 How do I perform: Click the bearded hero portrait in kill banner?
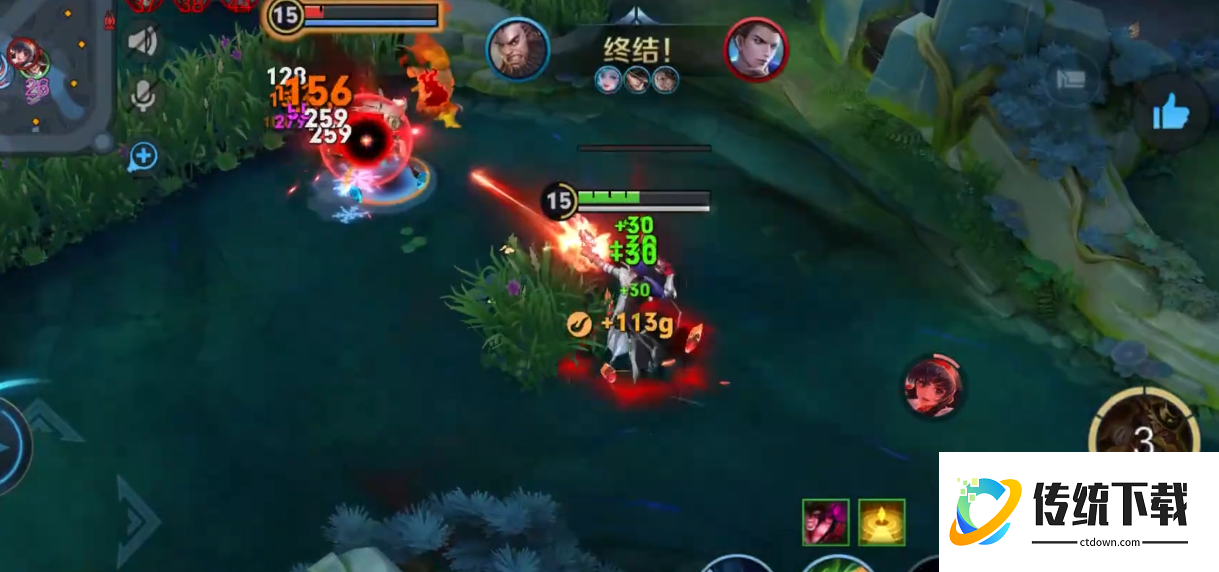click(x=518, y=50)
